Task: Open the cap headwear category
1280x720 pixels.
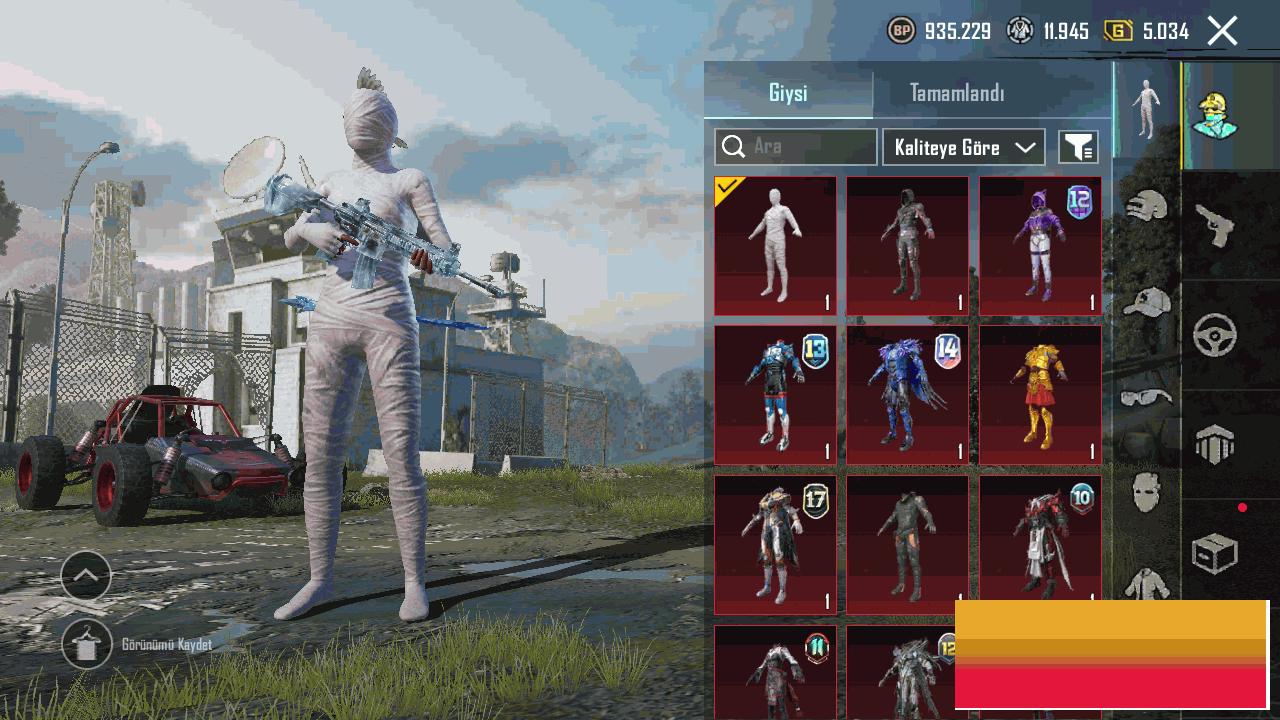Action: [x=1146, y=302]
